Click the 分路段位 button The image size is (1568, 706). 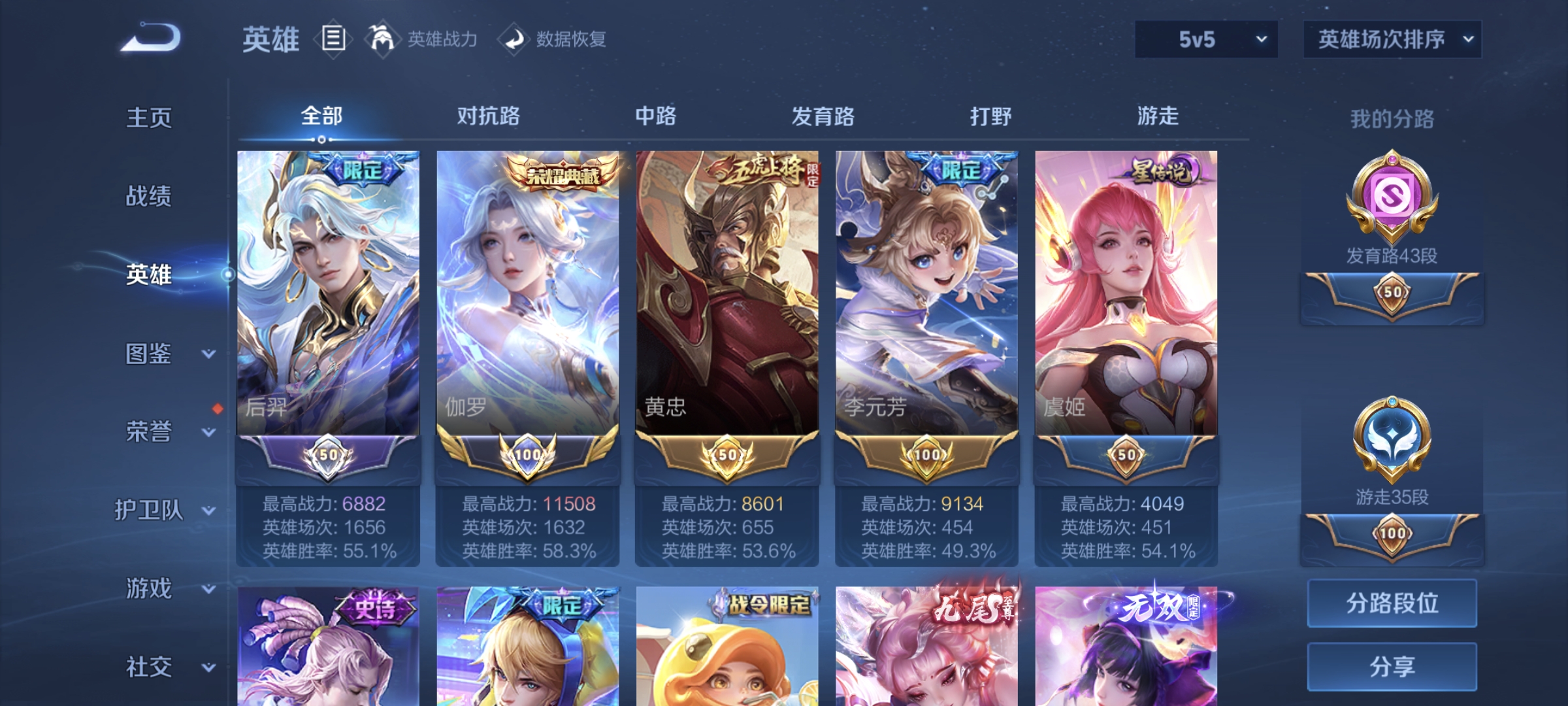1392,603
